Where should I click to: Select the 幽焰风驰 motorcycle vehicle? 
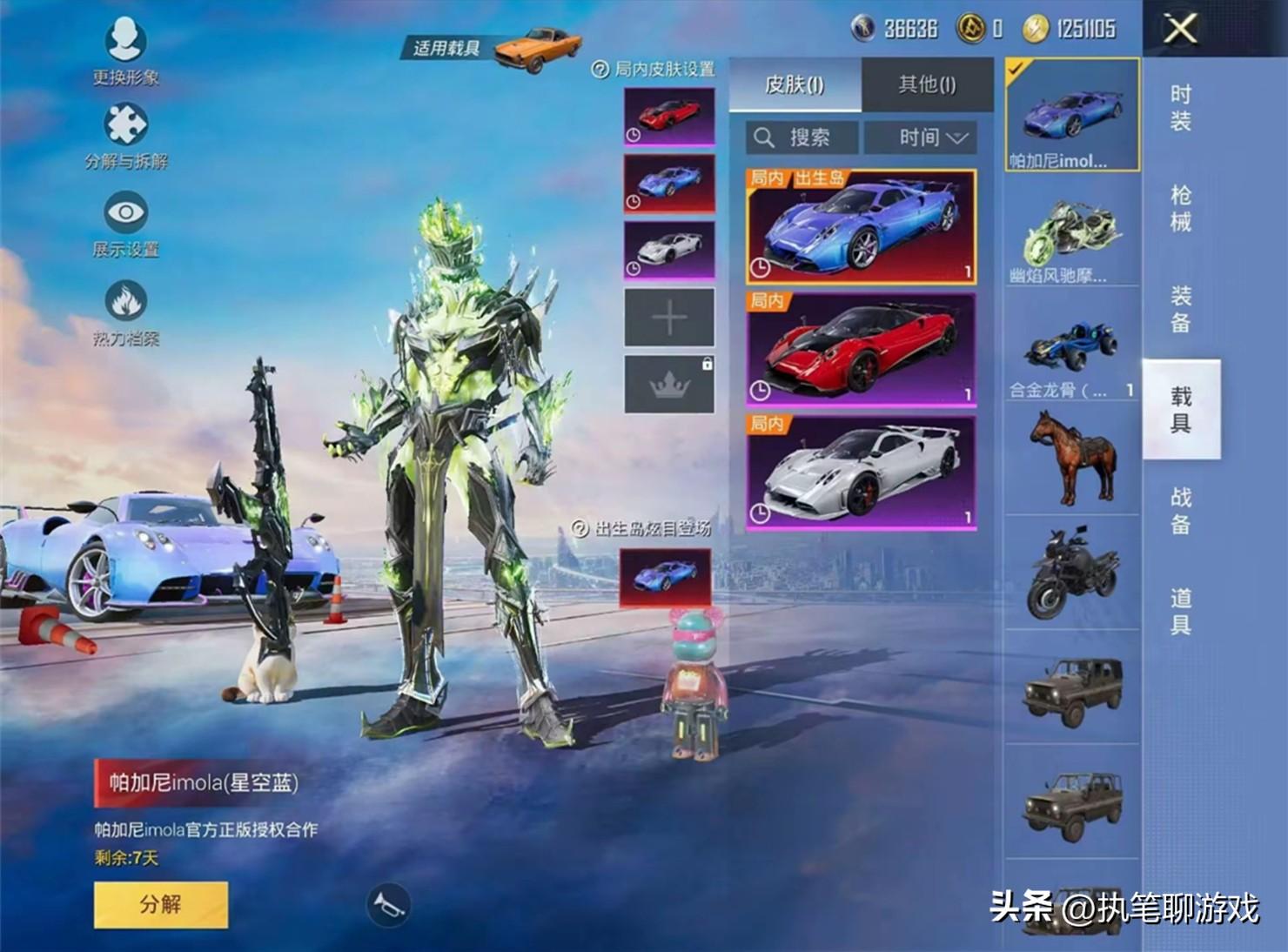tap(1071, 239)
